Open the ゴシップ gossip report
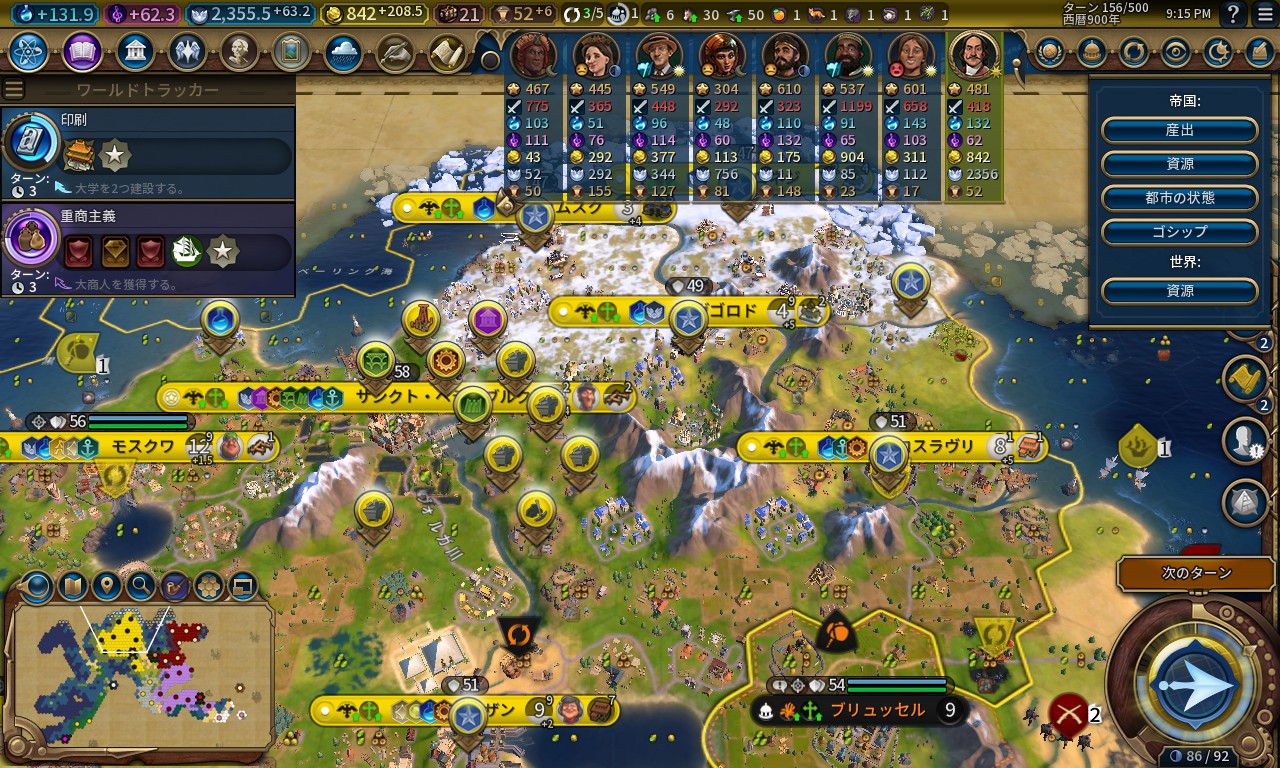 (1179, 231)
